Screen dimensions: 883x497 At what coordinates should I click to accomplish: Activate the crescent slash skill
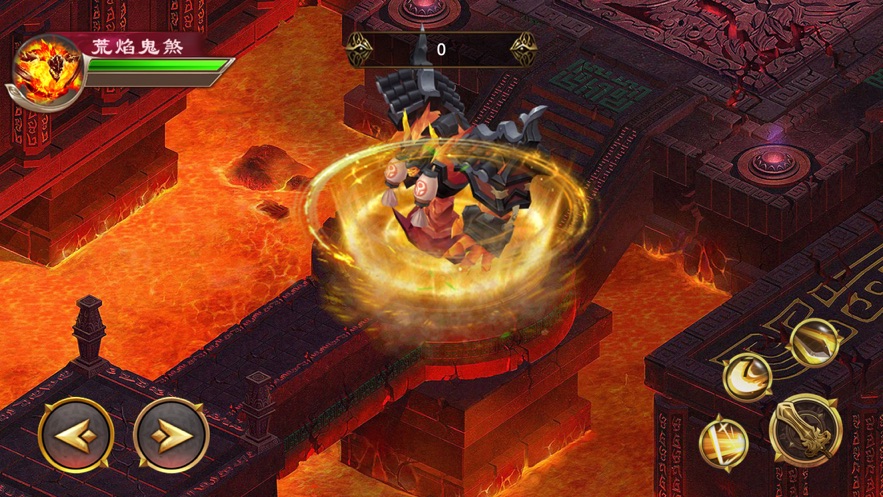click(x=746, y=378)
